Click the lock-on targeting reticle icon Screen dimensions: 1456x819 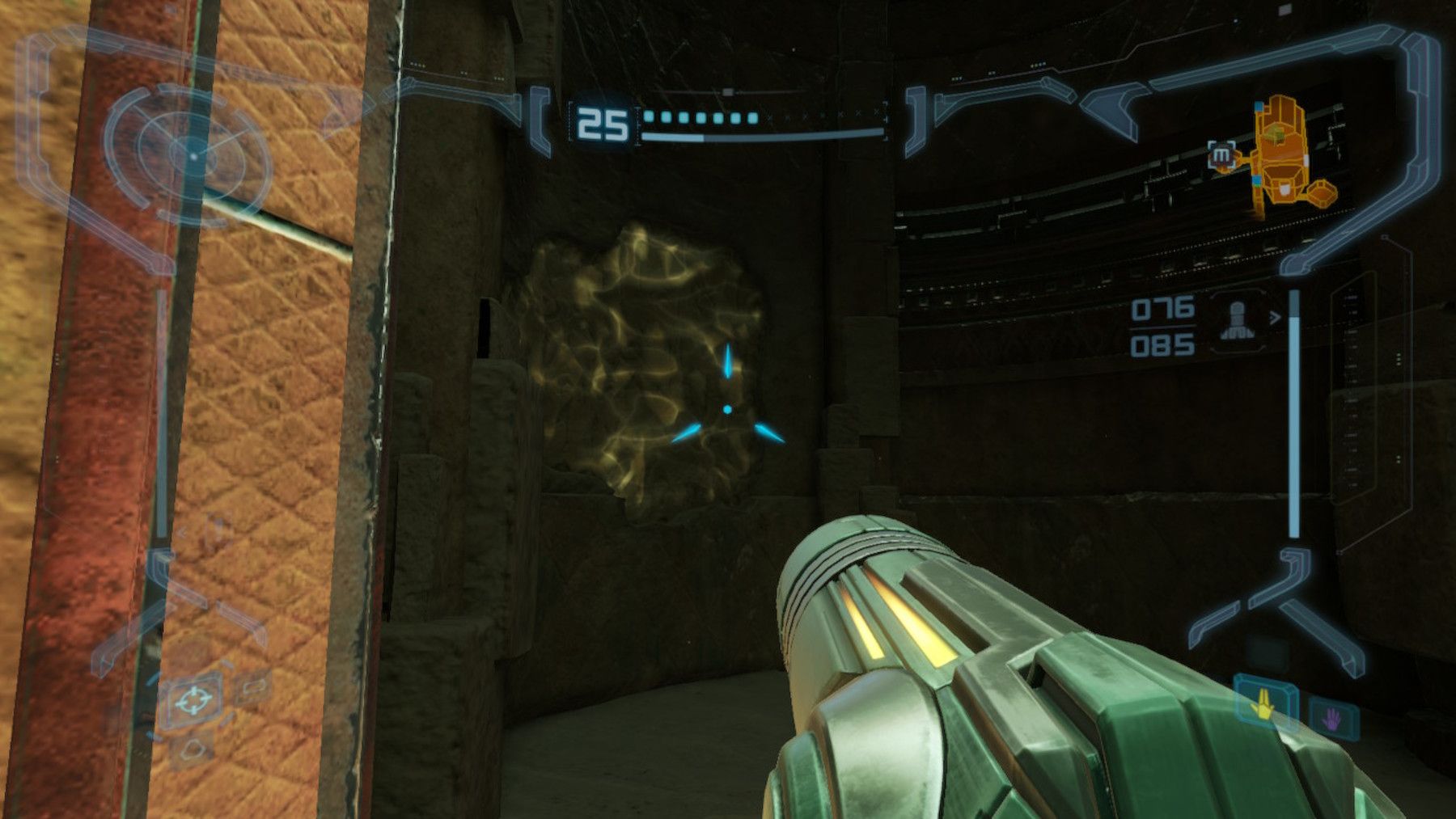(x=194, y=701)
